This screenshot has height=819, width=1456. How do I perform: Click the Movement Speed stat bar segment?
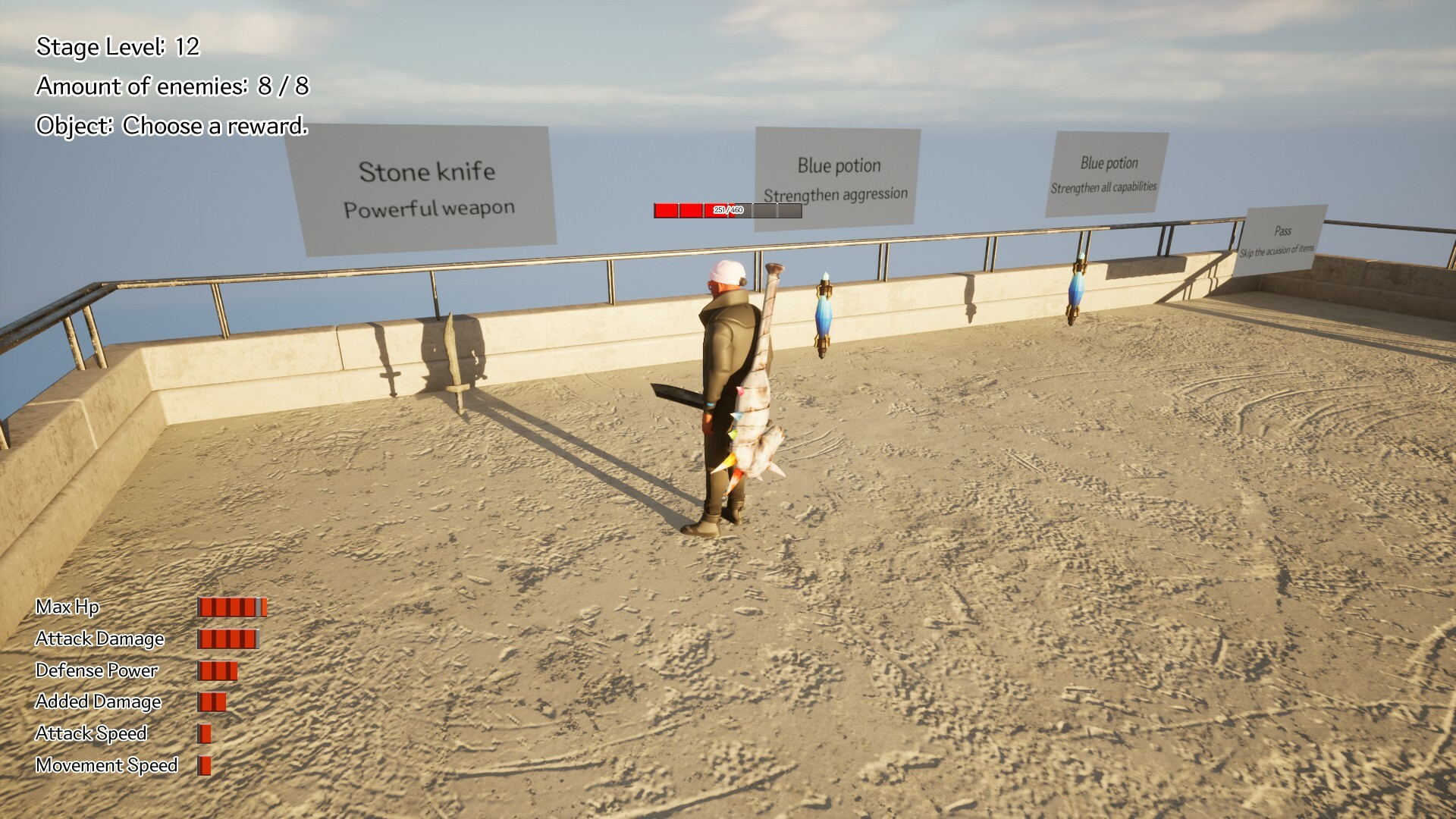(203, 764)
